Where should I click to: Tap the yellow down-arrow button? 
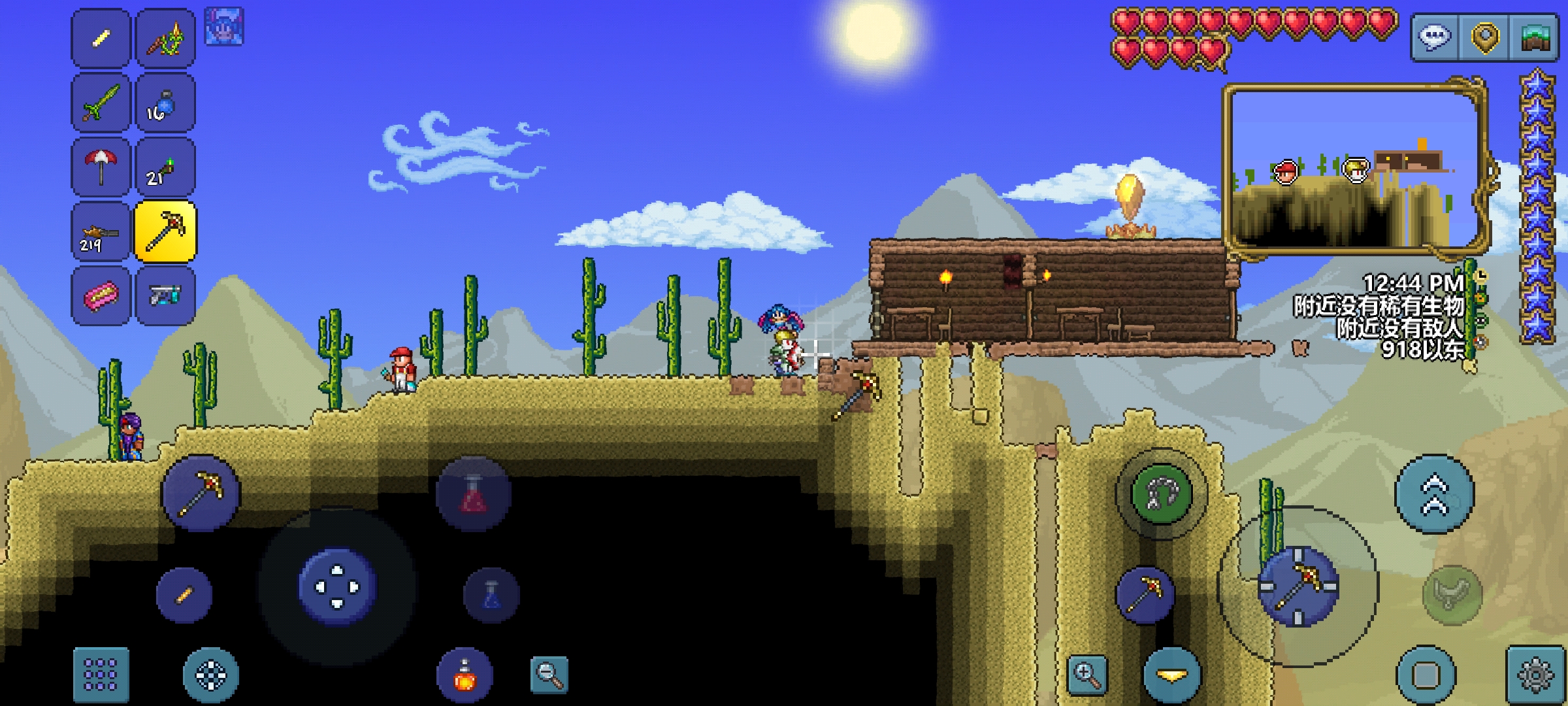coord(1172,674)
